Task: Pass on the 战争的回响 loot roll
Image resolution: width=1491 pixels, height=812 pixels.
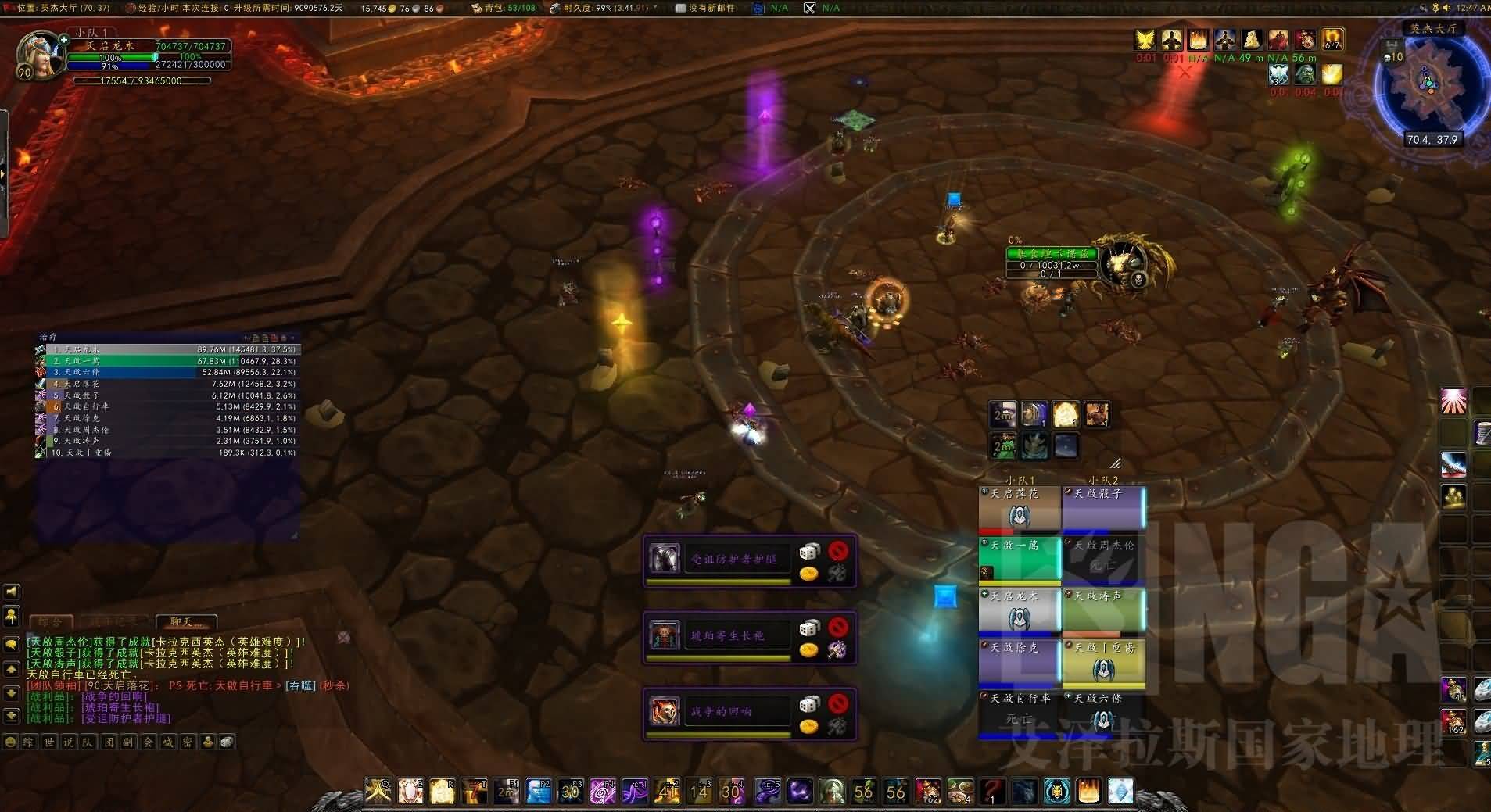Action: point(837,703)
